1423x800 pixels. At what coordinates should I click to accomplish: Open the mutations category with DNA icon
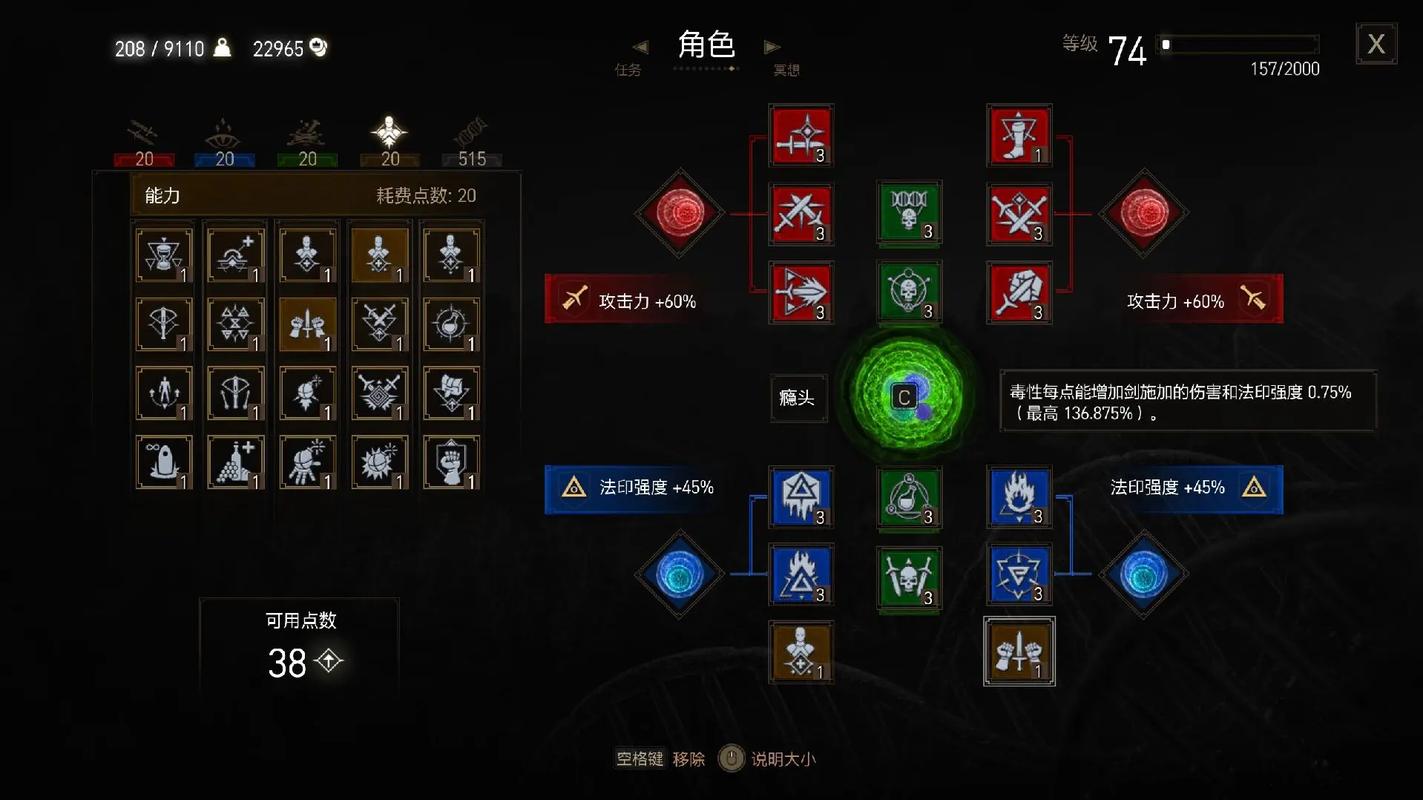(x=470, y=132)
